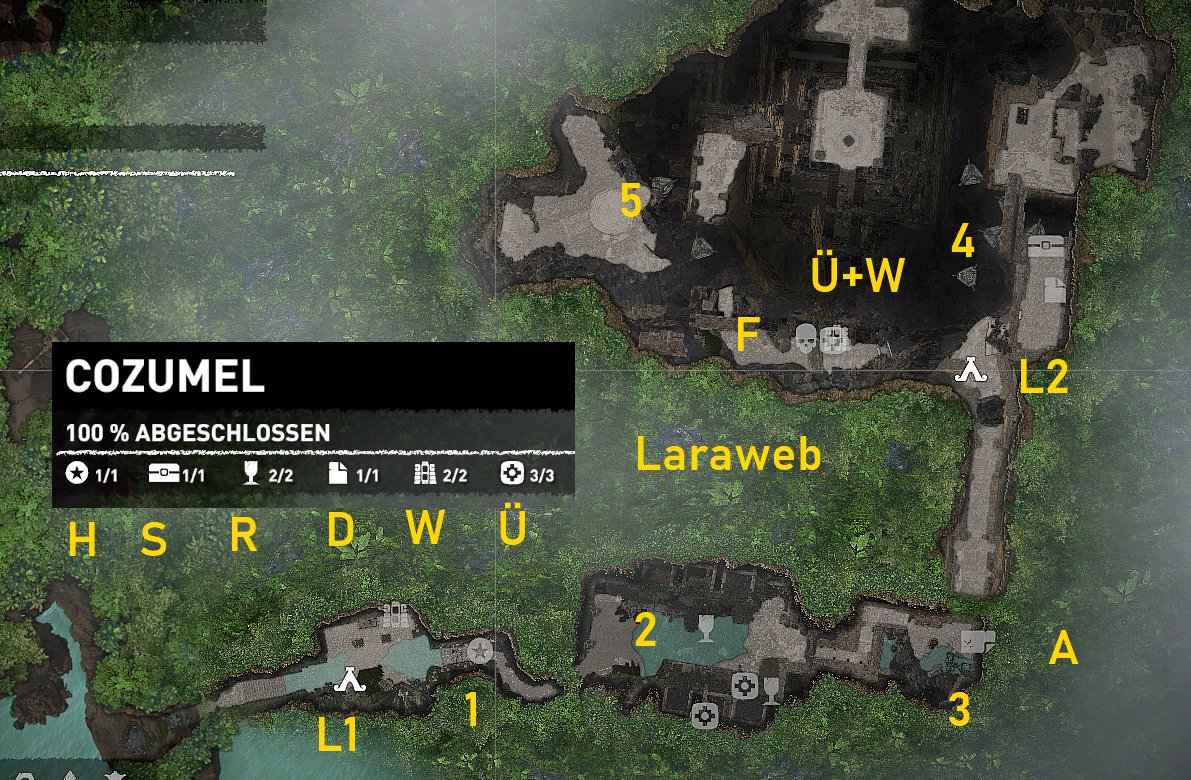Select the base camp marker labeled L1
1191x780 pixels.
point(349,680)
